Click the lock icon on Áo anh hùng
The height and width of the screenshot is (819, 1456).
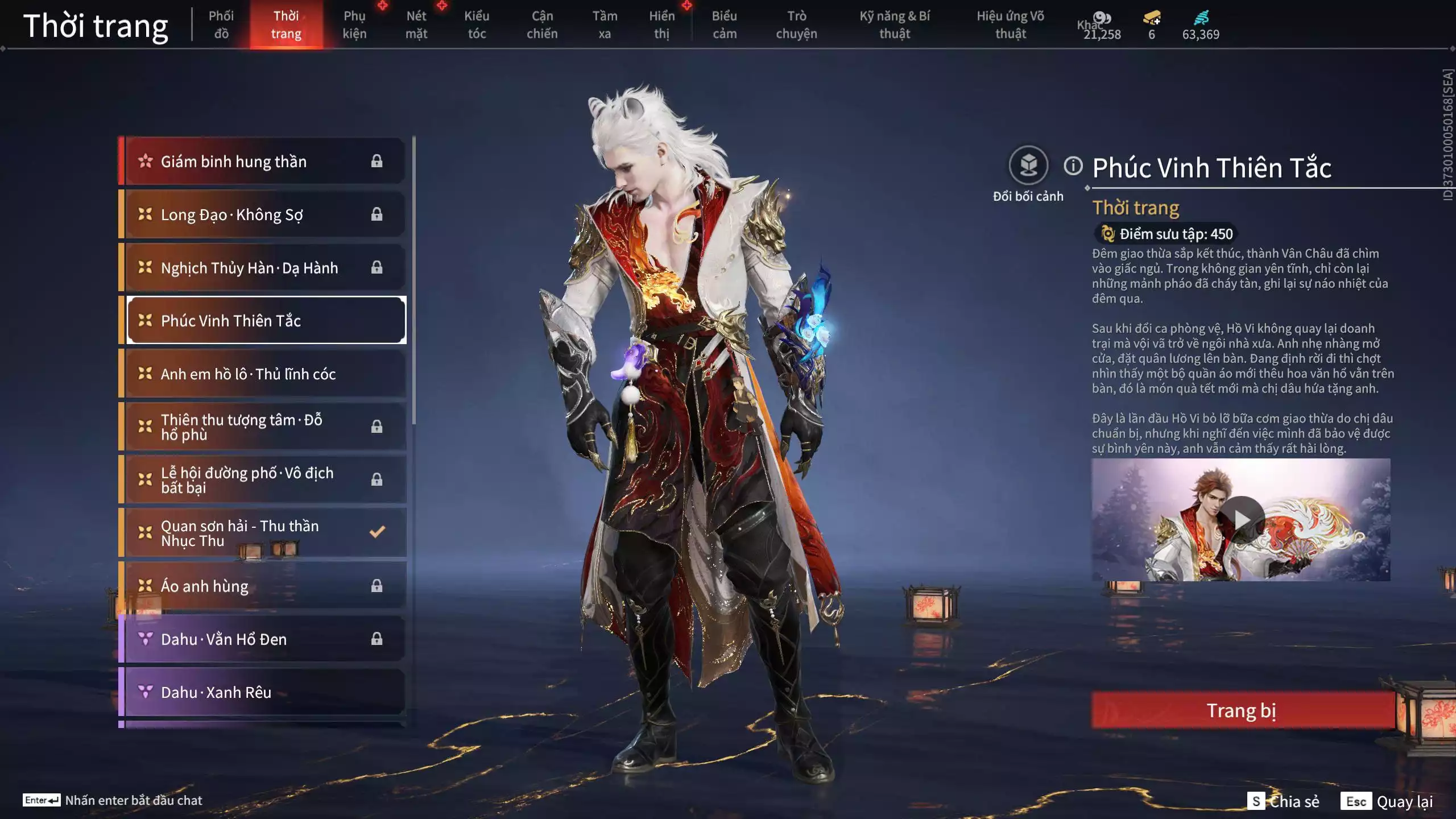pos(378,586)
